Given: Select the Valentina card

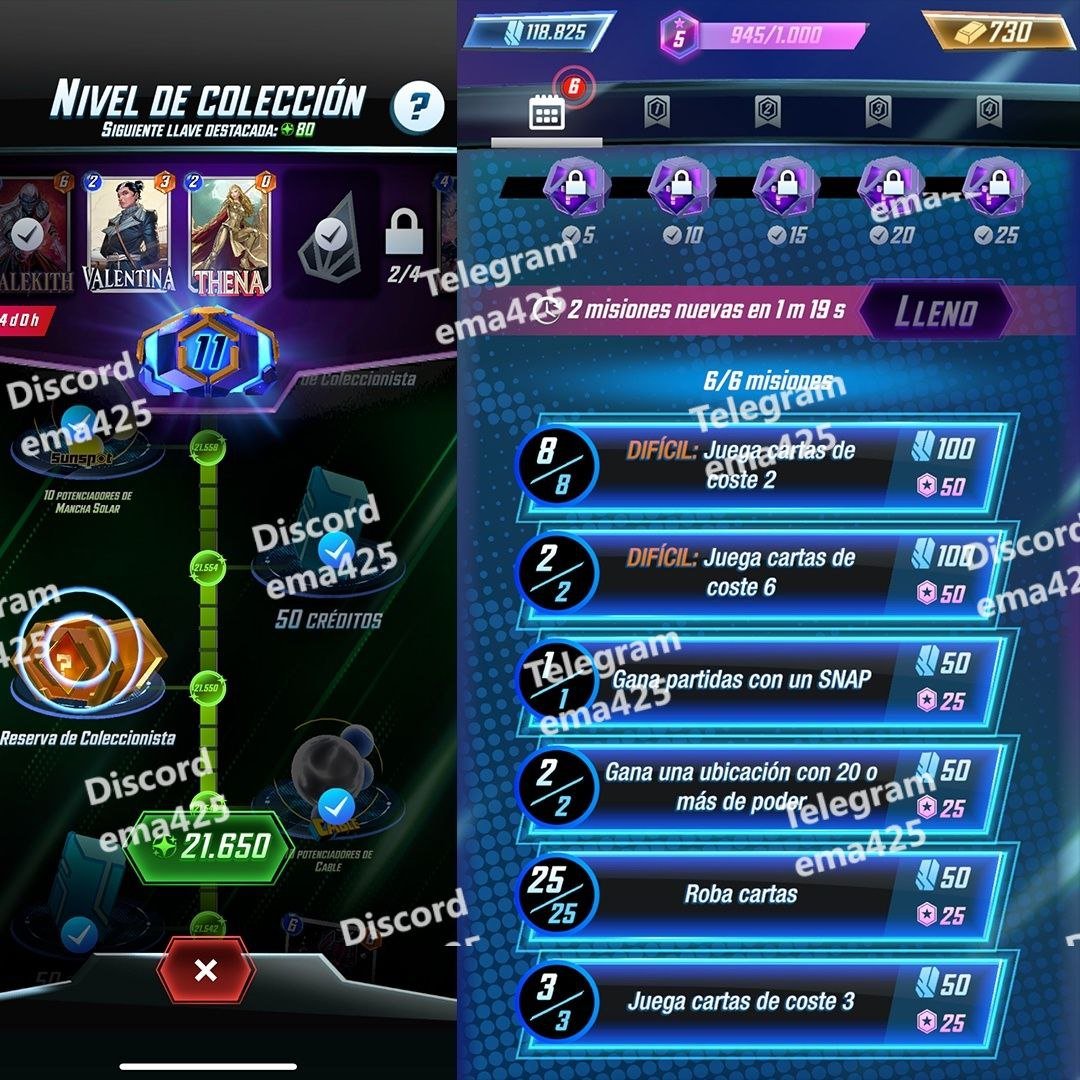Looking at the screenshot, I should point(128,236).
